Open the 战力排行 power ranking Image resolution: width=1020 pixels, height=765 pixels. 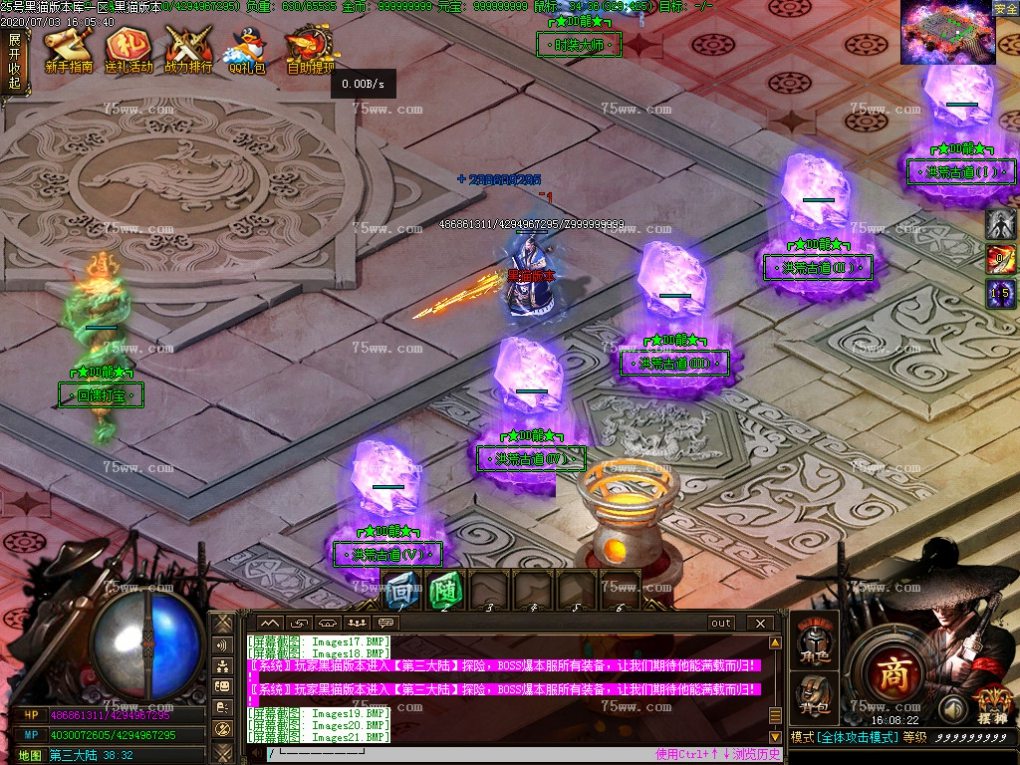[188, 49]
